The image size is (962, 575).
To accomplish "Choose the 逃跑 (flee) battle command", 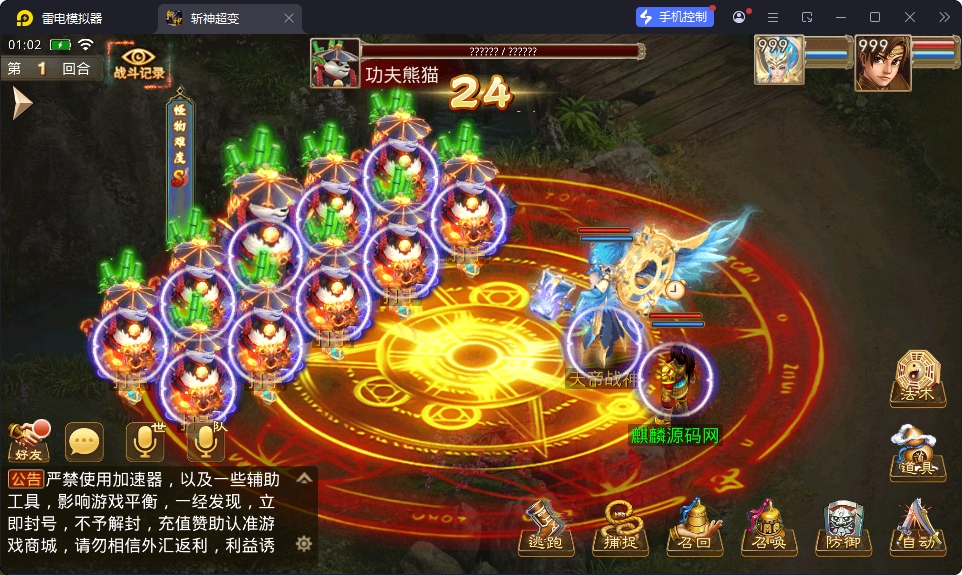I will pos(545,527).
